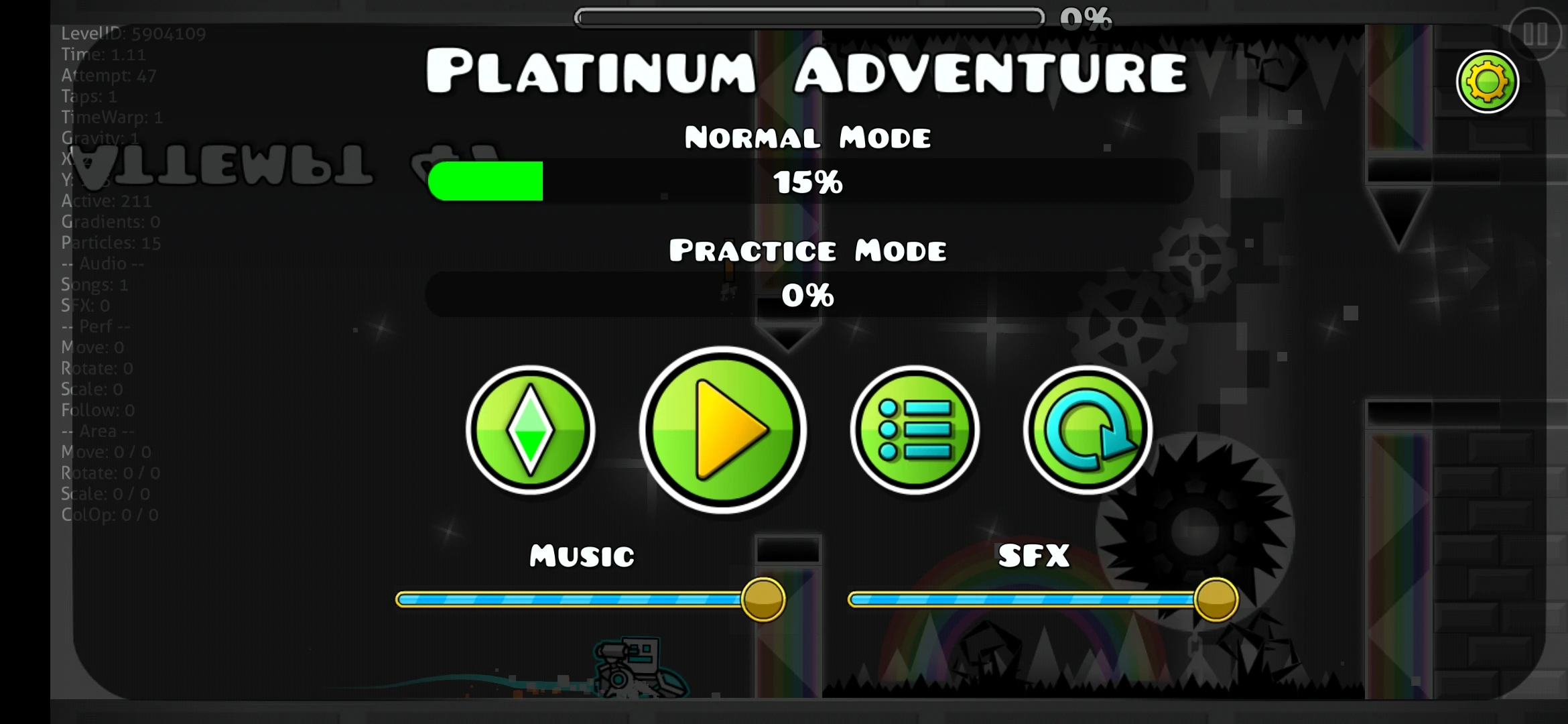Tap the SFX label above the slider

(x=1033, y=555)
